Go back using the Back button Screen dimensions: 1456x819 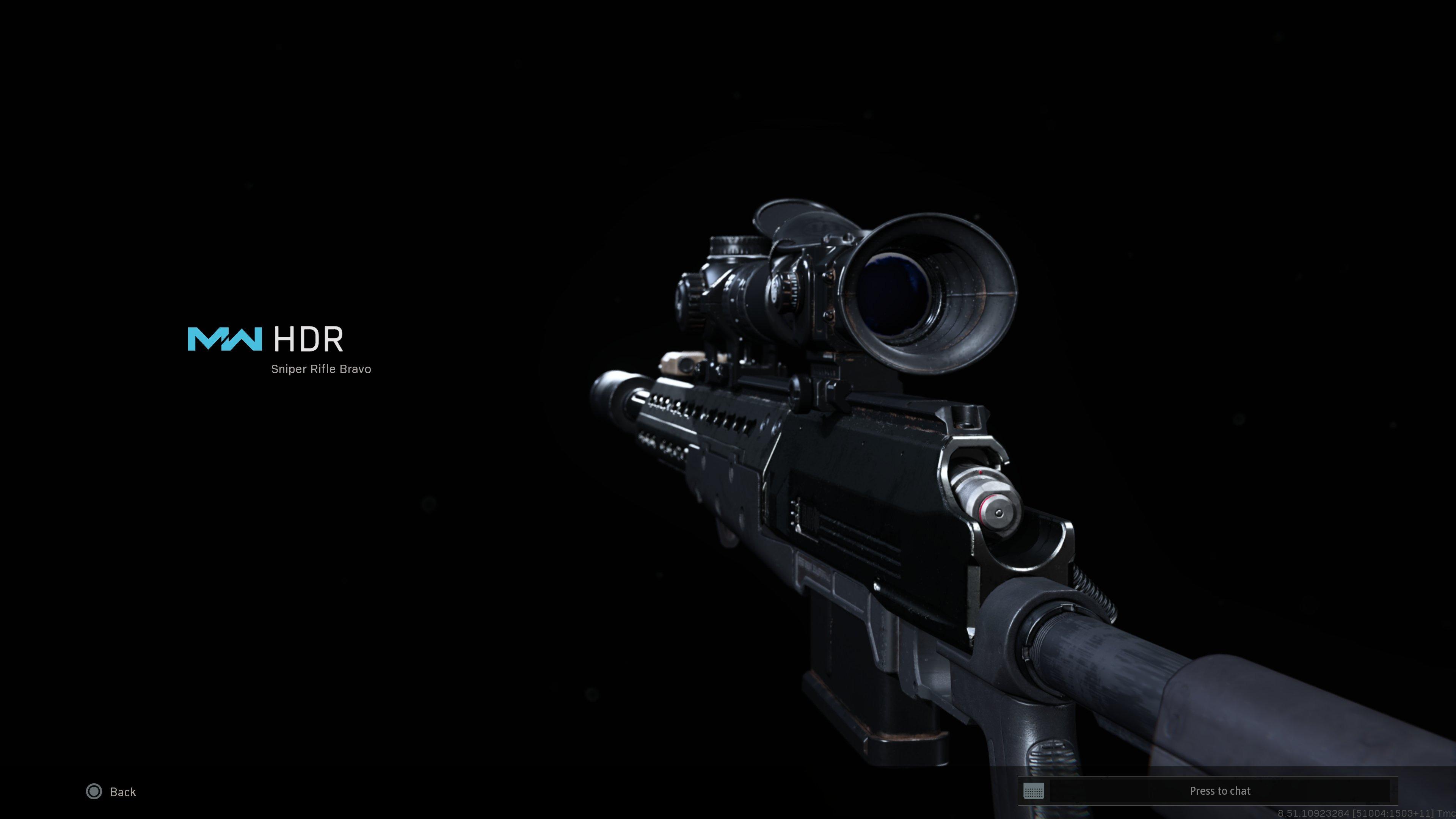(x=111, y=791)
